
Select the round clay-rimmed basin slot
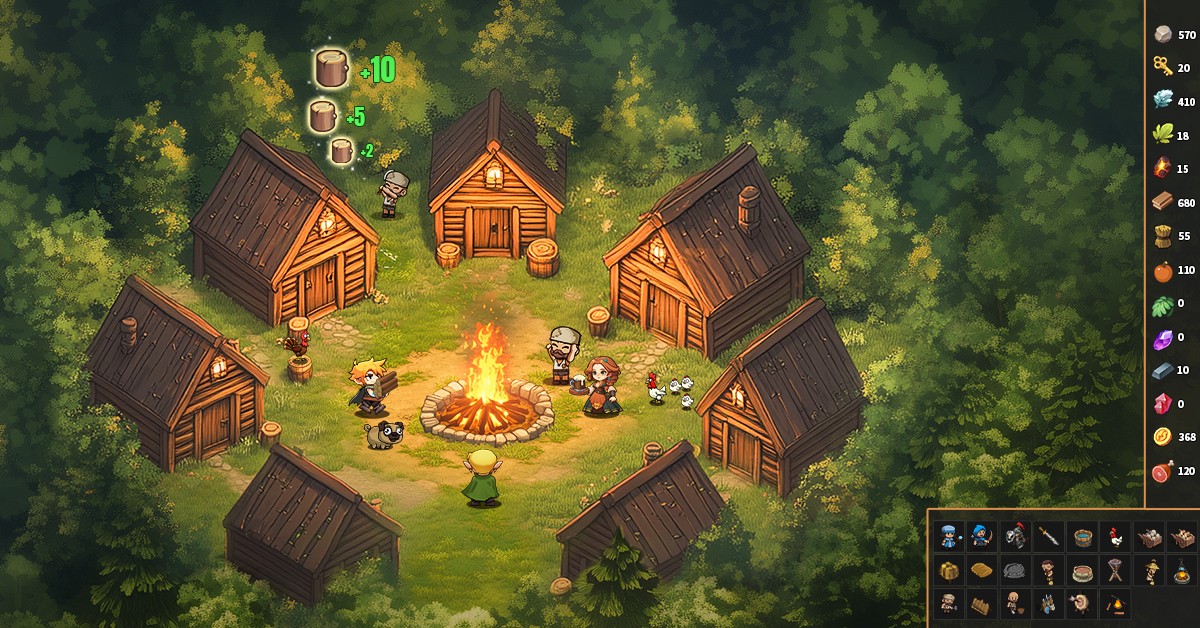(x=1081, y=570)
